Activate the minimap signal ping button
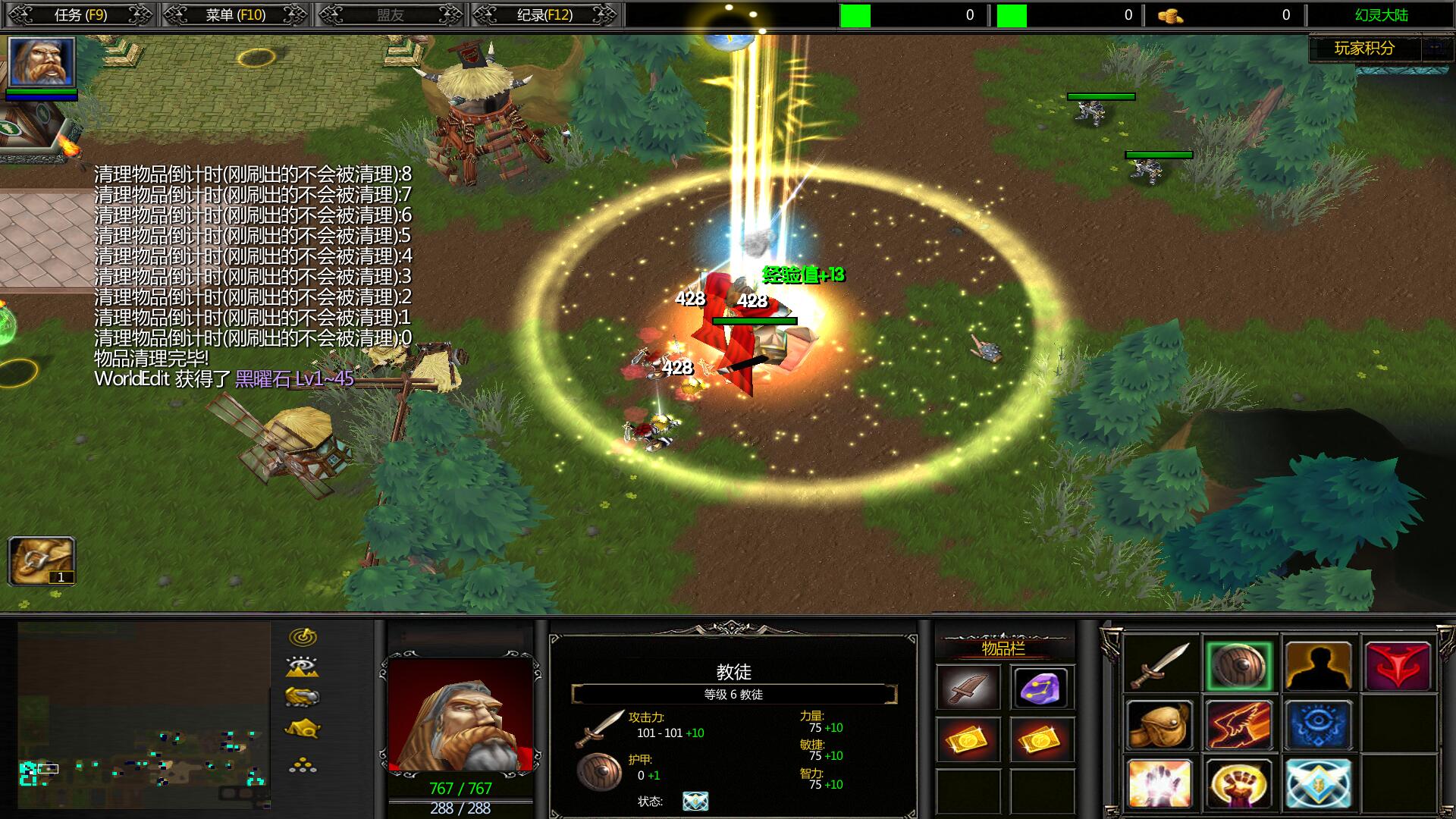Image resolution: width=1456 pixels, height=819 pixels. click(x=303, y=636)
